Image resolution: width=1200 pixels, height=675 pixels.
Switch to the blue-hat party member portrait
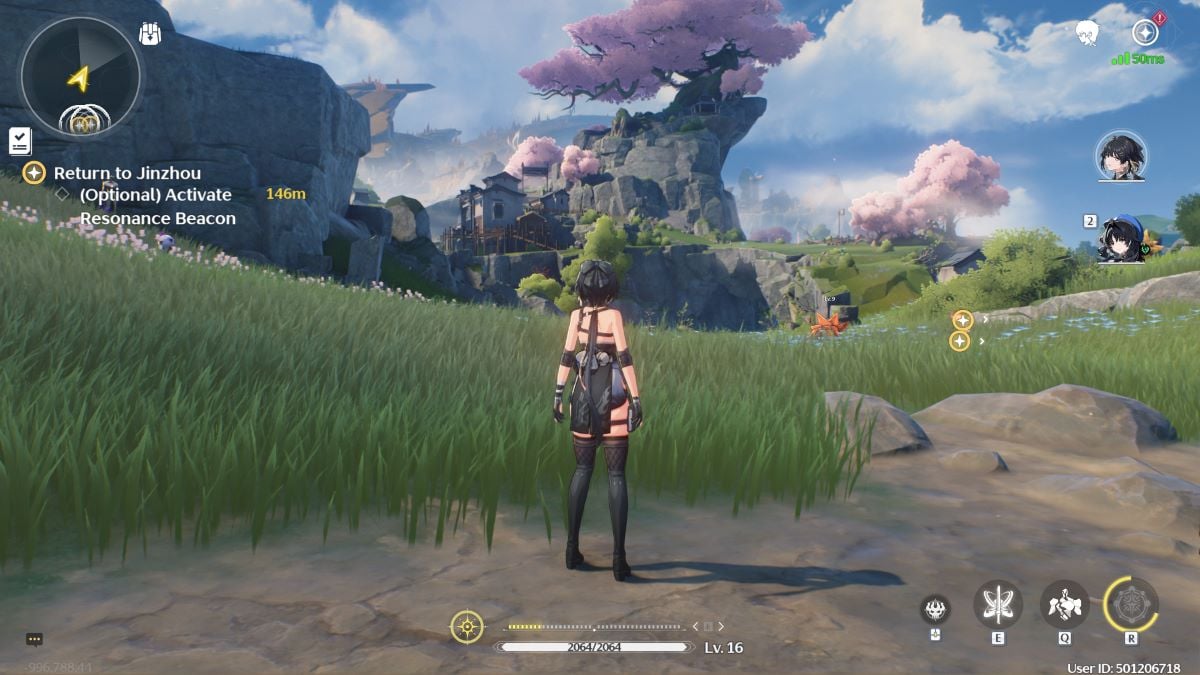point(1123,238)
